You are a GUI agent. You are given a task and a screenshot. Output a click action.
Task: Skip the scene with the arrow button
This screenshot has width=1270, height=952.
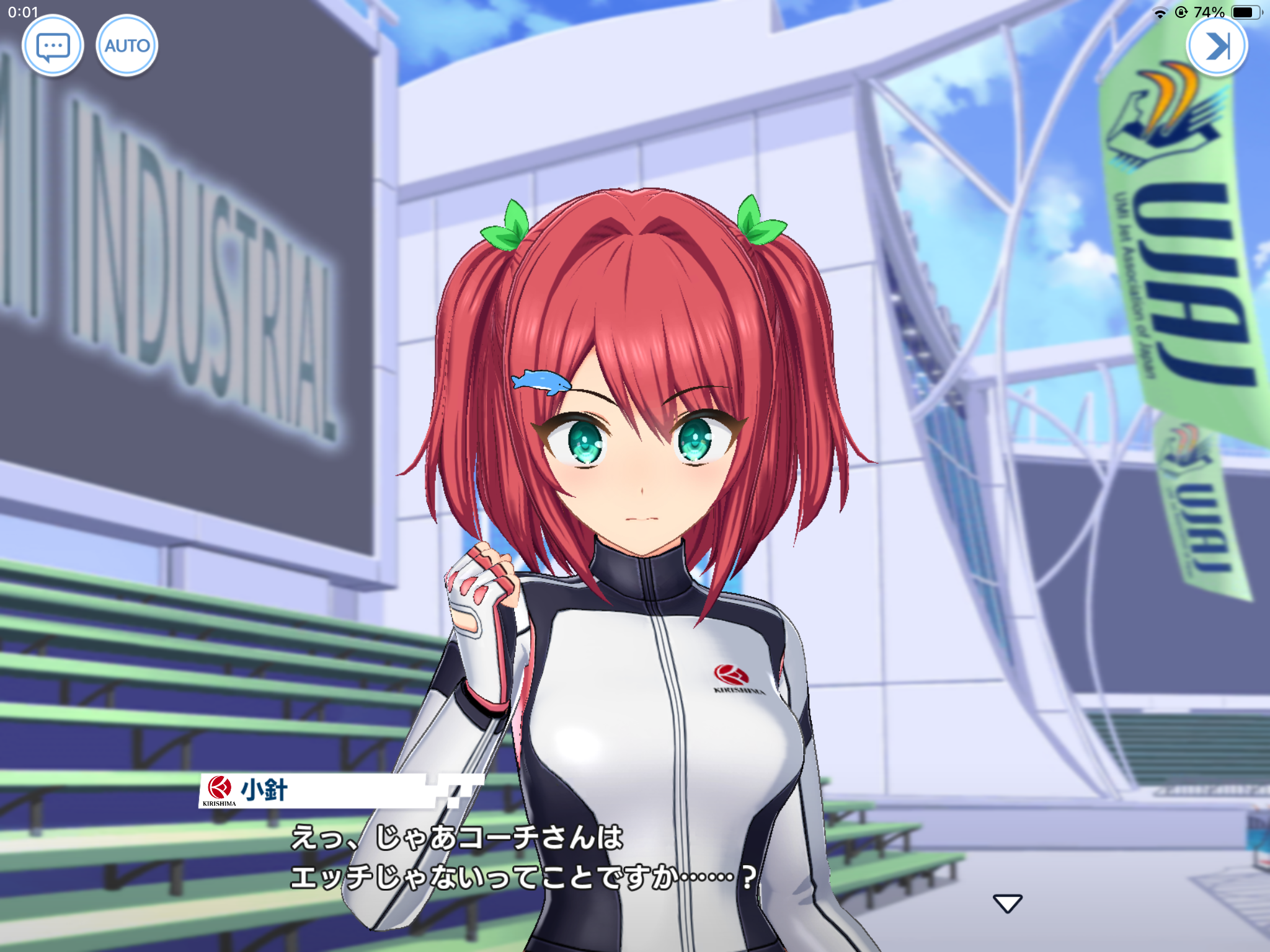1217,46
